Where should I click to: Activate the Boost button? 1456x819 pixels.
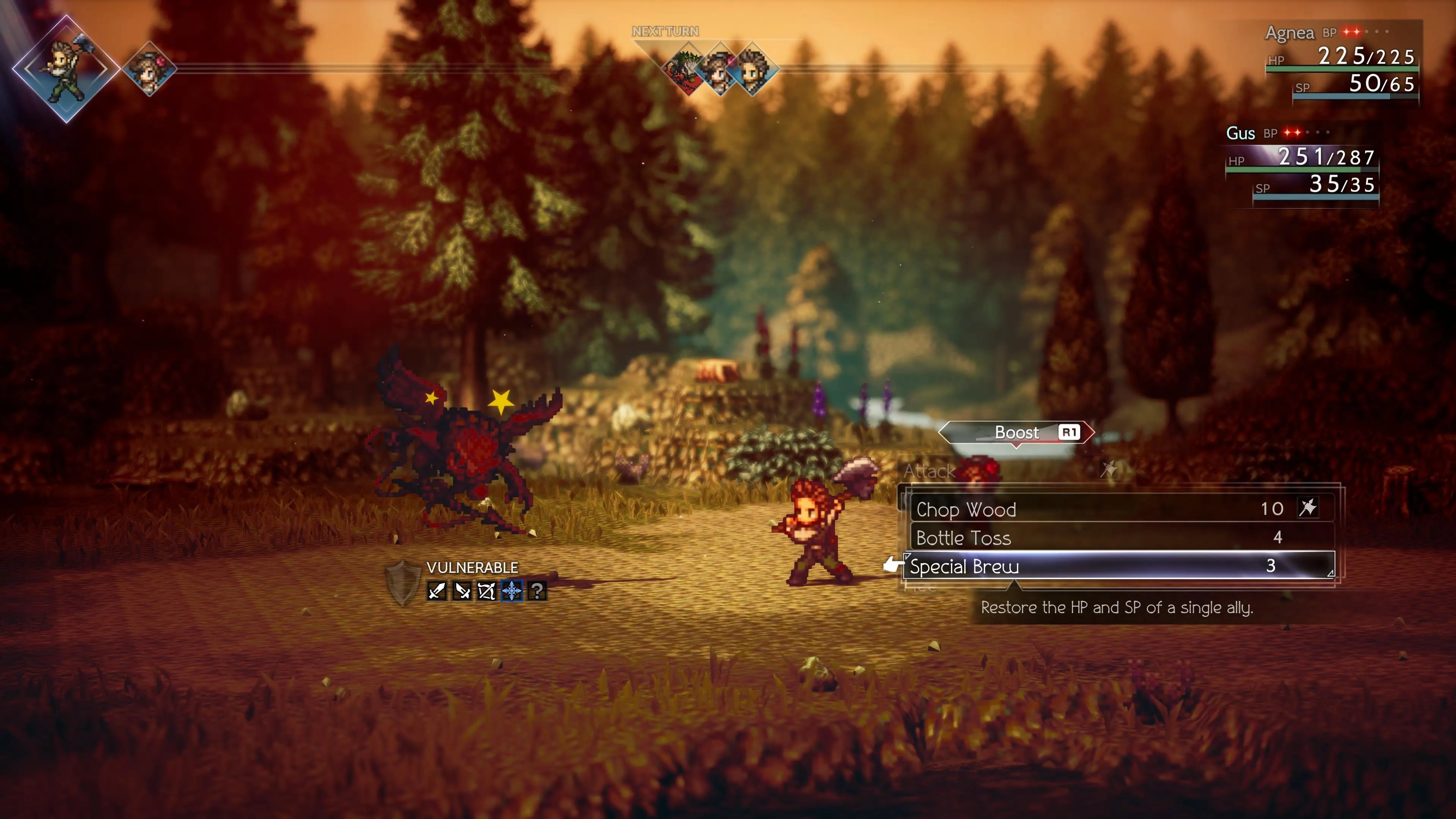coord(1016,433)
